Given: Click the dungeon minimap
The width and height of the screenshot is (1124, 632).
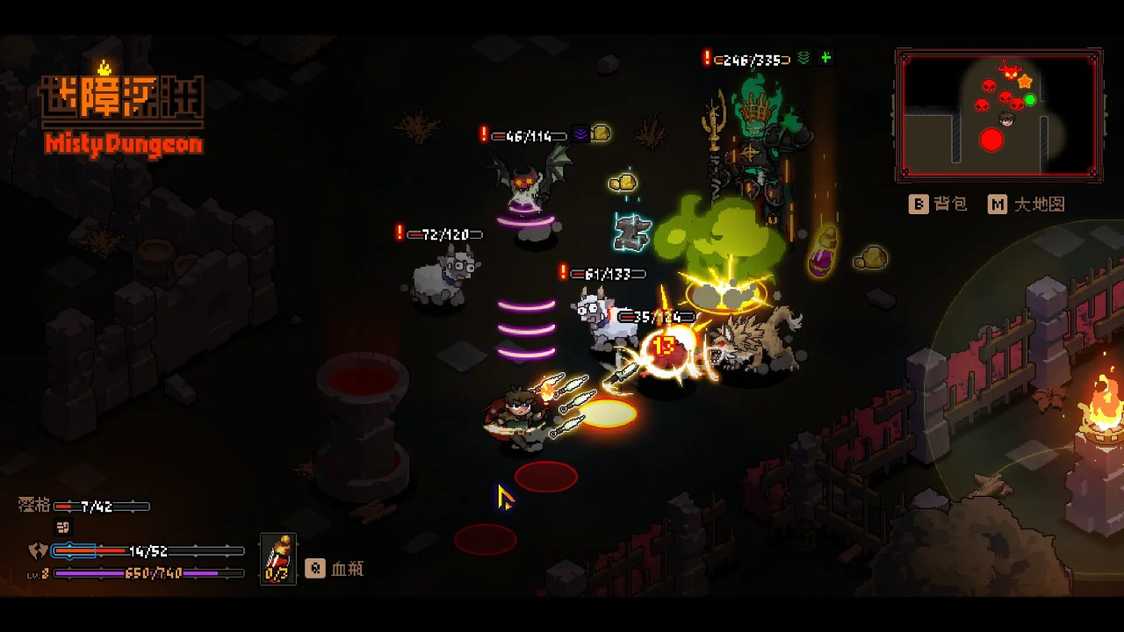Looking at the screenshot, I should 999,115.
